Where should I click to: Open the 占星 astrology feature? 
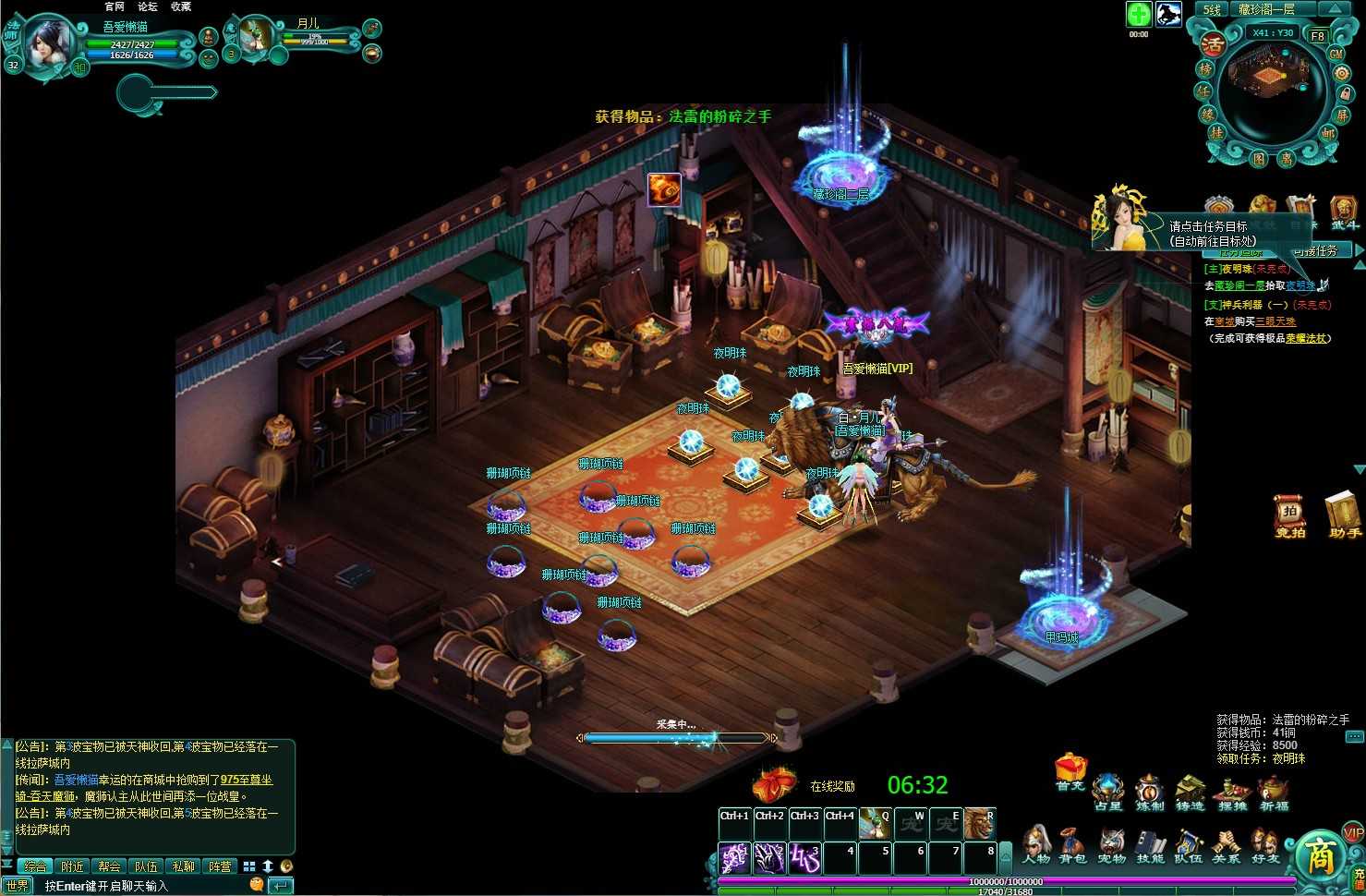click(x=1107, y=793)
